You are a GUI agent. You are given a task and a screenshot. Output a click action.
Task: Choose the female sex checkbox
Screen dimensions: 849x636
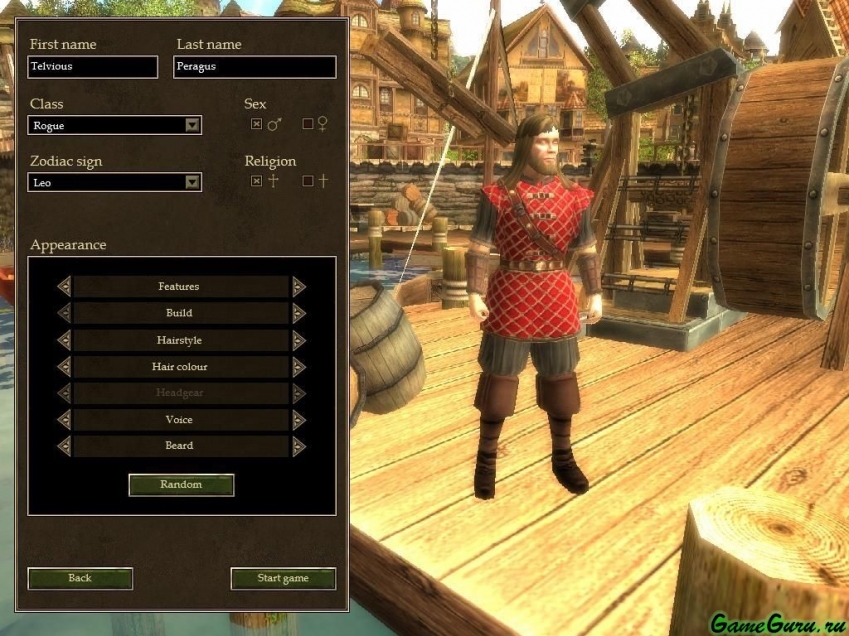click(x=308, y=124)
